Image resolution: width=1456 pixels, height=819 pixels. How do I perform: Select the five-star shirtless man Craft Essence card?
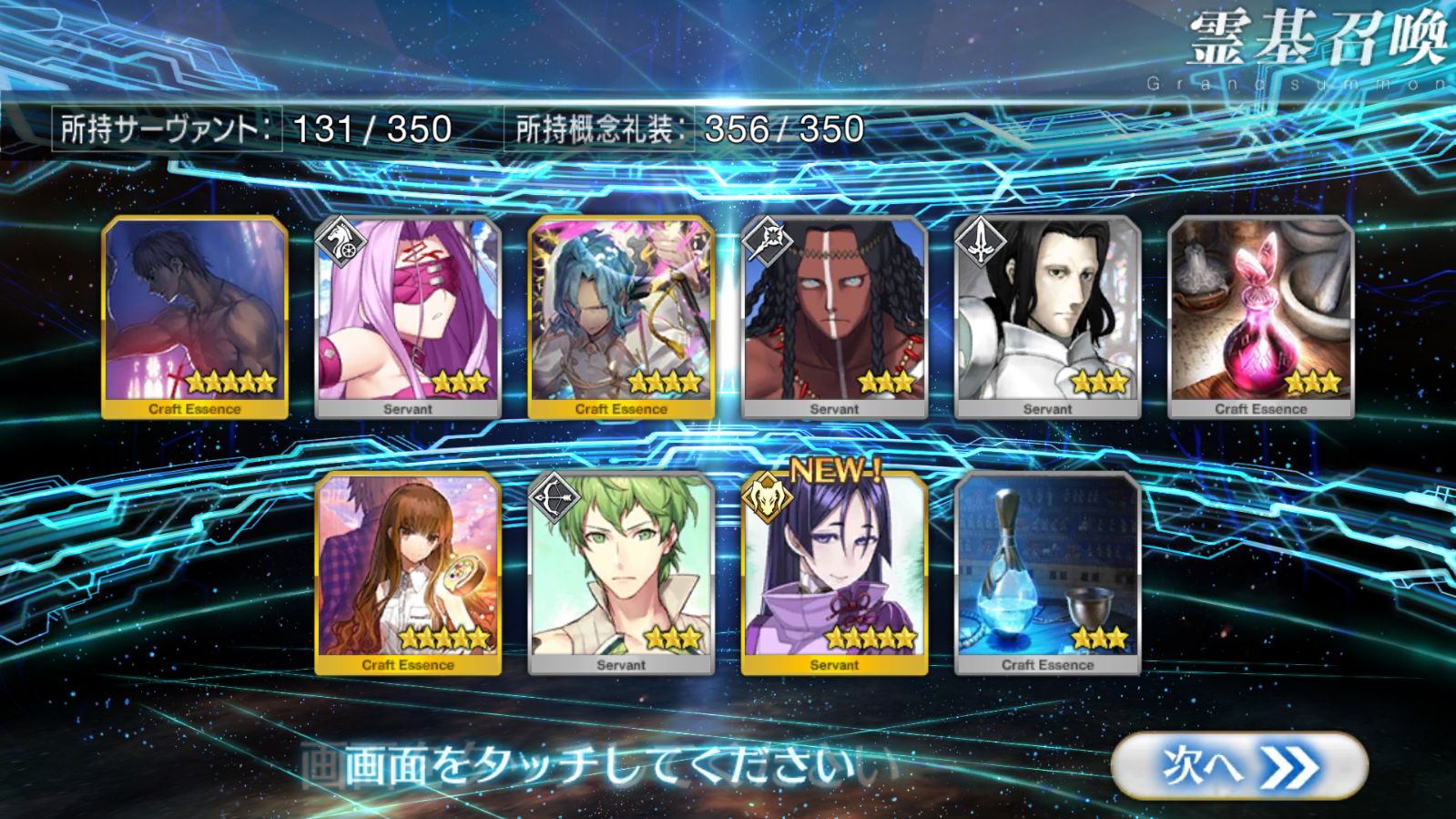coord(195,316)
